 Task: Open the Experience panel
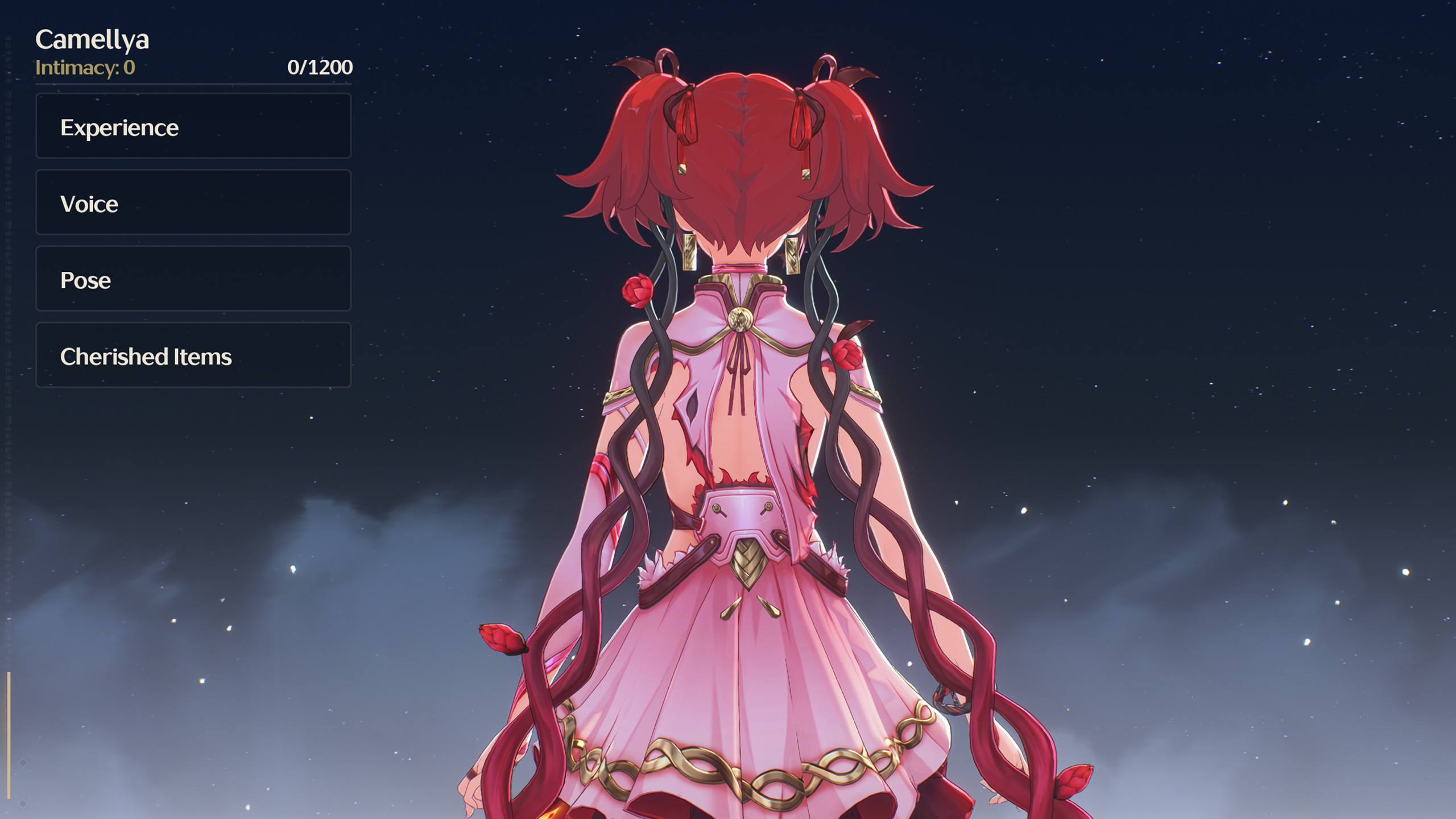193,126
